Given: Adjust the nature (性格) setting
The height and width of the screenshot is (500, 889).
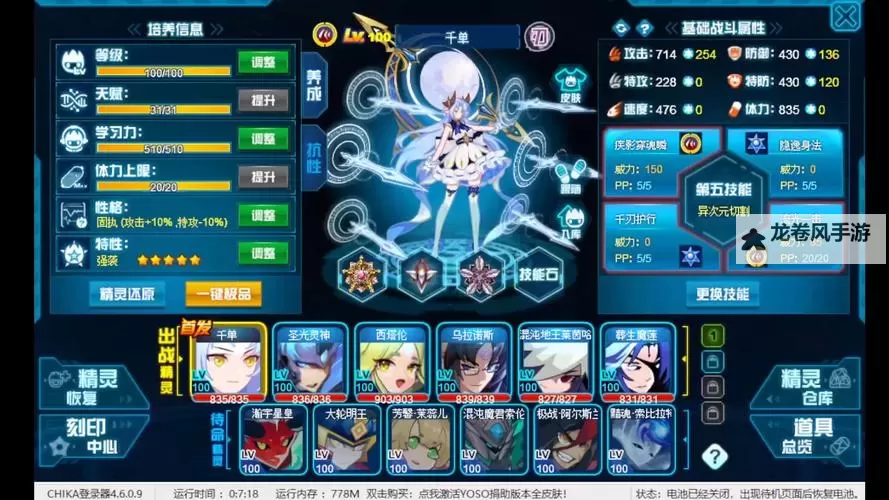Looking at the screenshot, I should (x=263, y=214).
